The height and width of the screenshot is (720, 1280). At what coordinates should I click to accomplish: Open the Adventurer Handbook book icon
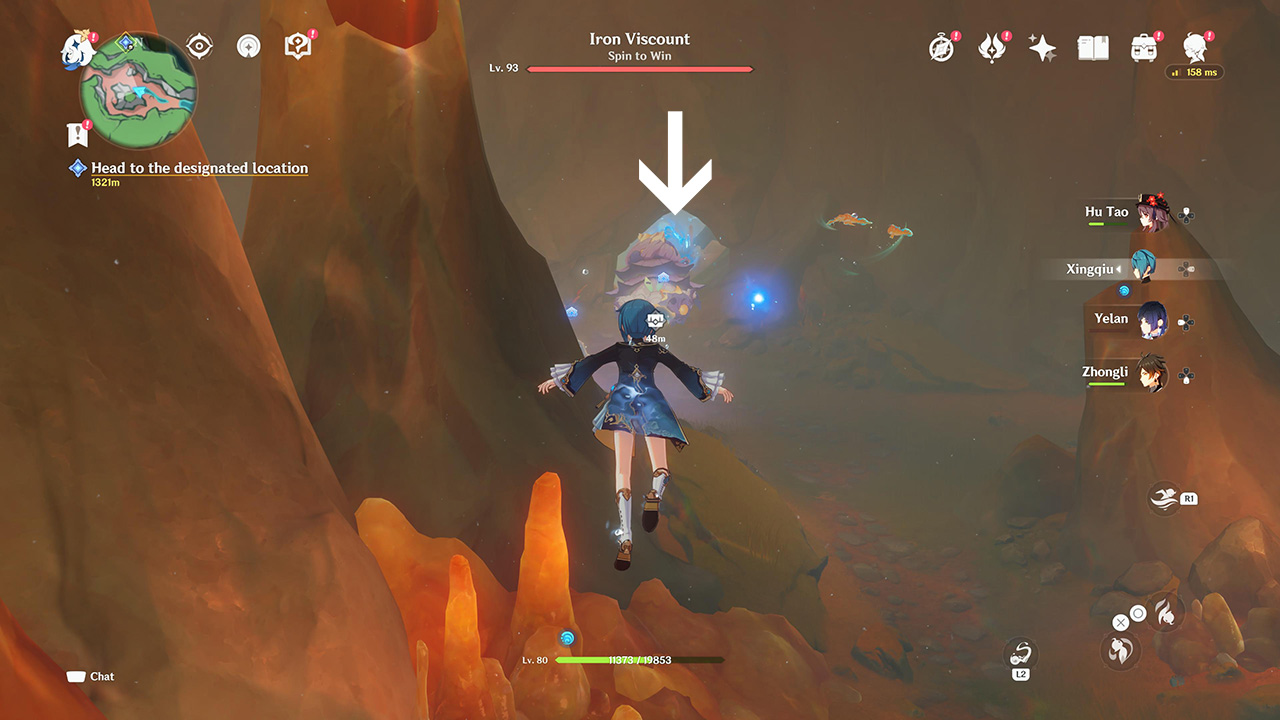coord(1093,46)
